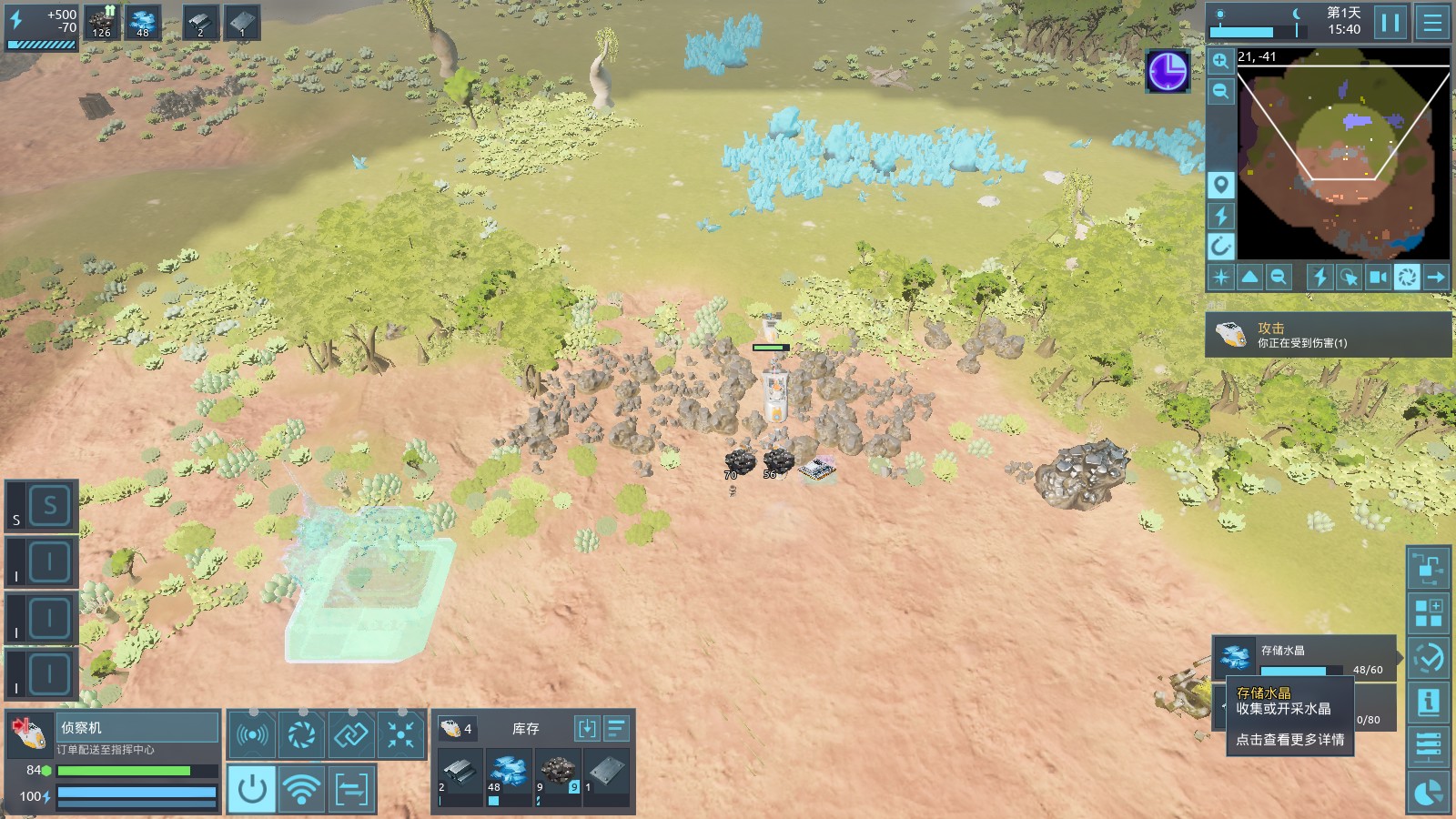Open the build grid with plus icon
Viewport: 1456px width, 819px height.
click(x=1428, y=613)
